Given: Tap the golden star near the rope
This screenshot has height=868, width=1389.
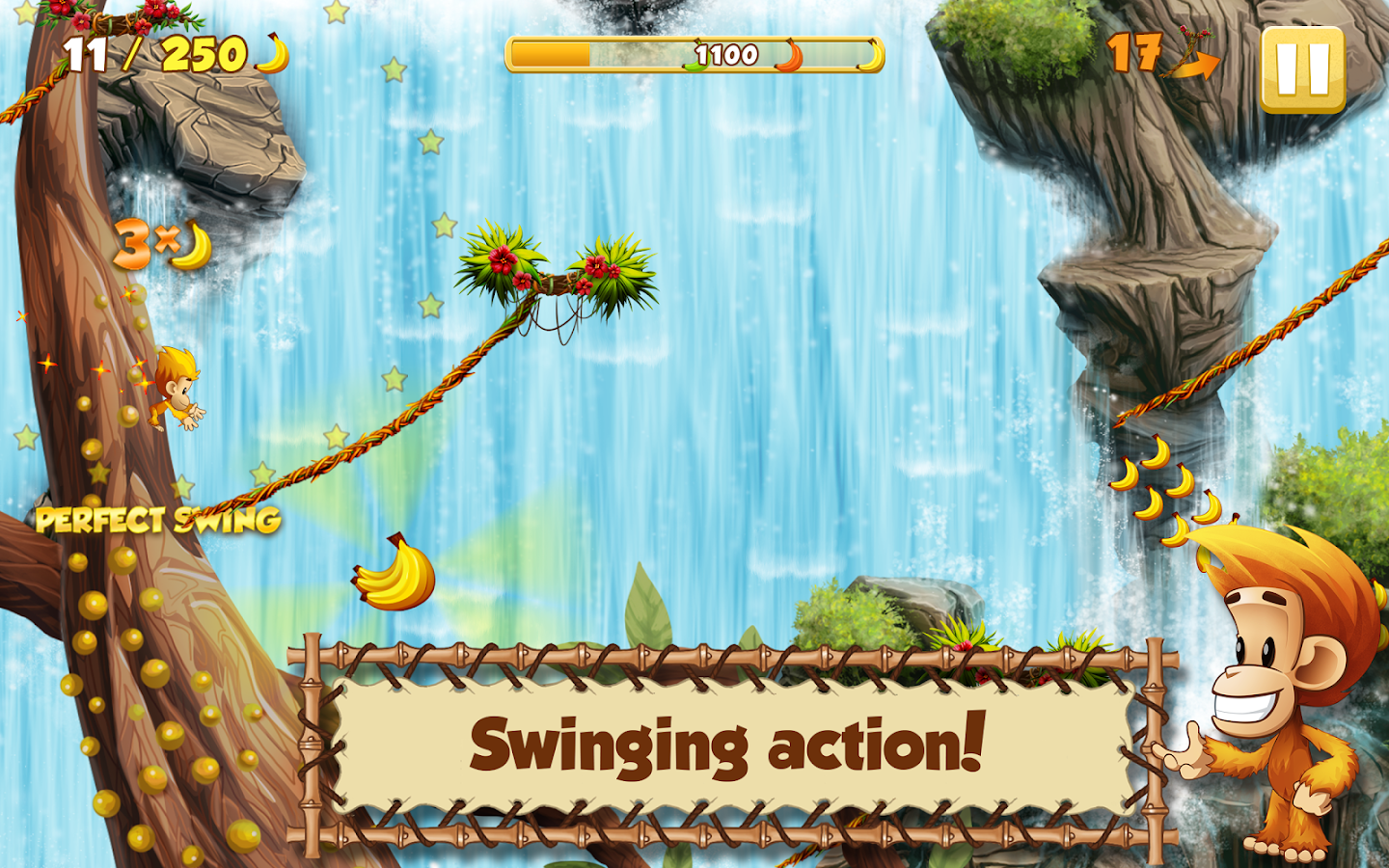Looking at the screenshot, I should pyautogui.click(x=262, y=473).
